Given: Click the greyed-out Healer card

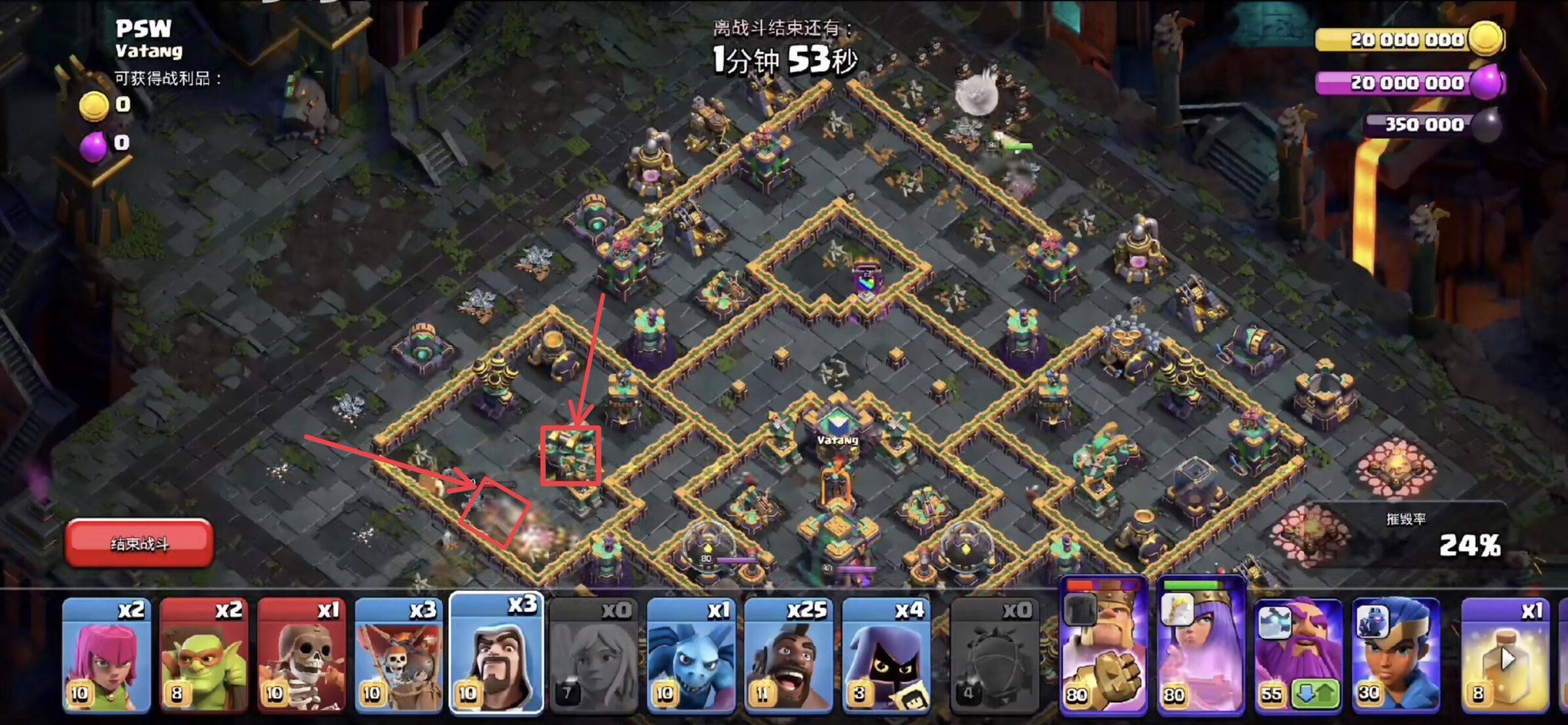Looking at the screenshot, I should pyautogui.click(x=594, y=655).
